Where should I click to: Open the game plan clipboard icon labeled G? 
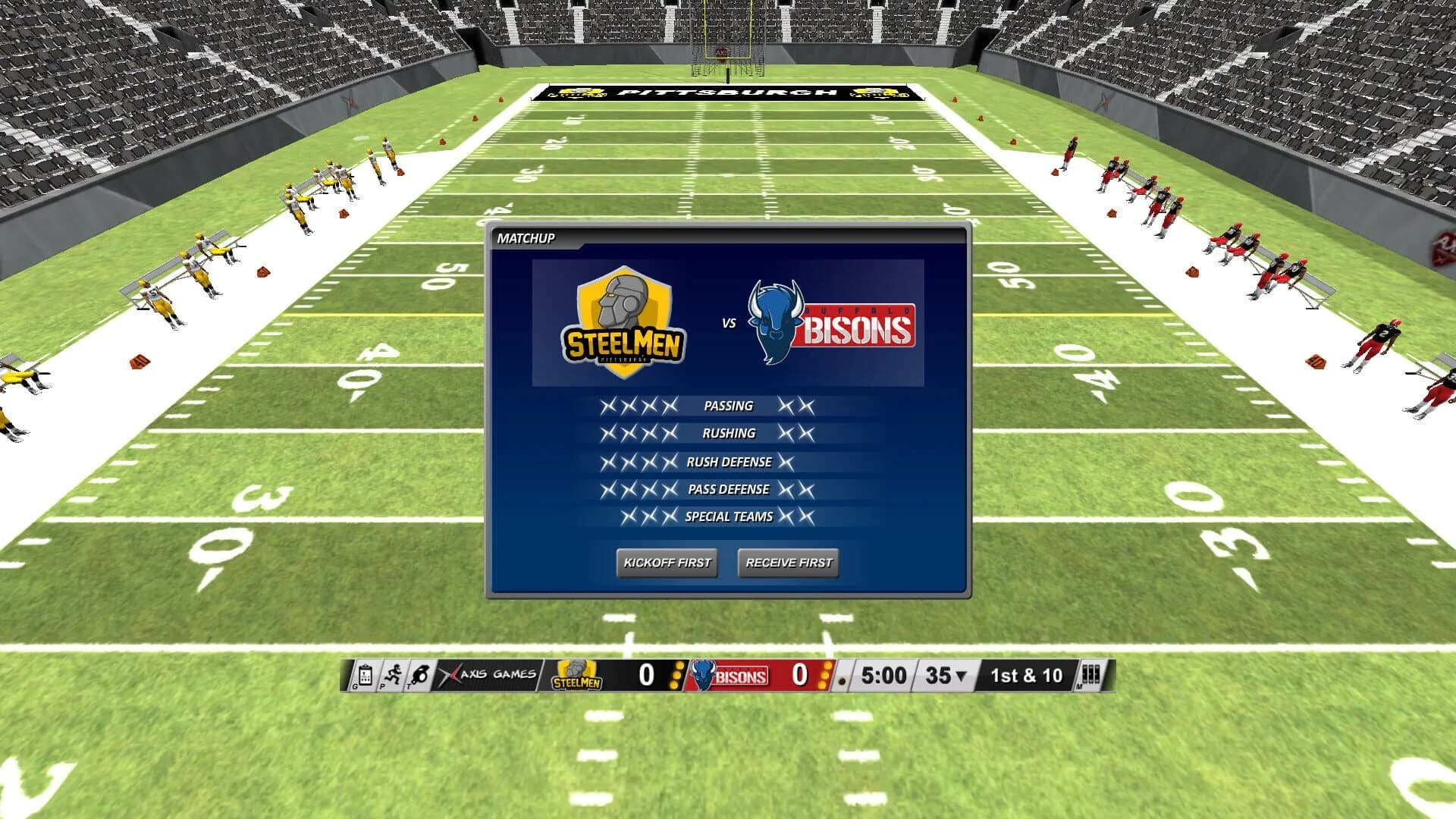pyautogui.click(x=364, y=676)
